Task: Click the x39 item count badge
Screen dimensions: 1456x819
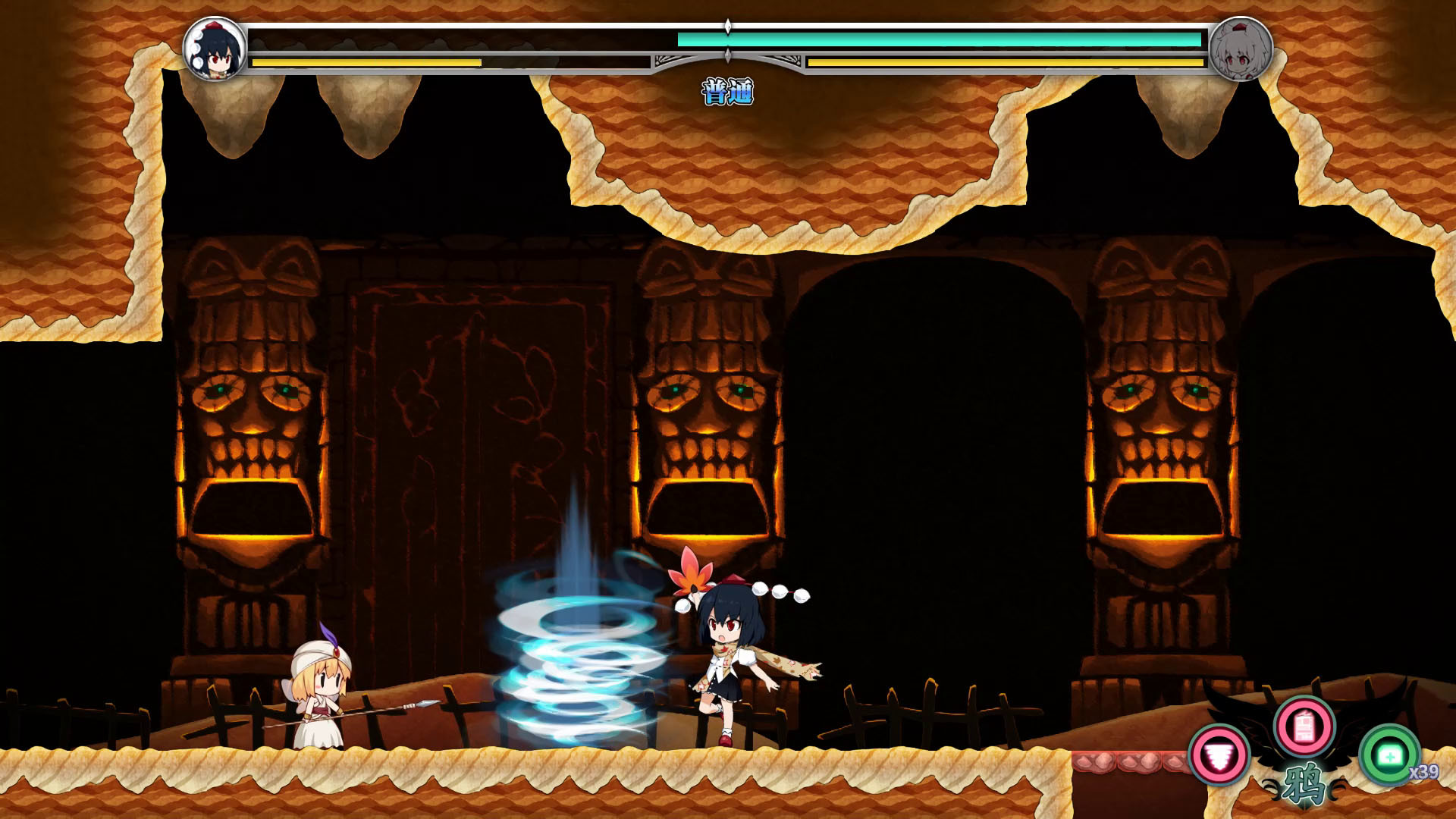Action: (1425, 771)
